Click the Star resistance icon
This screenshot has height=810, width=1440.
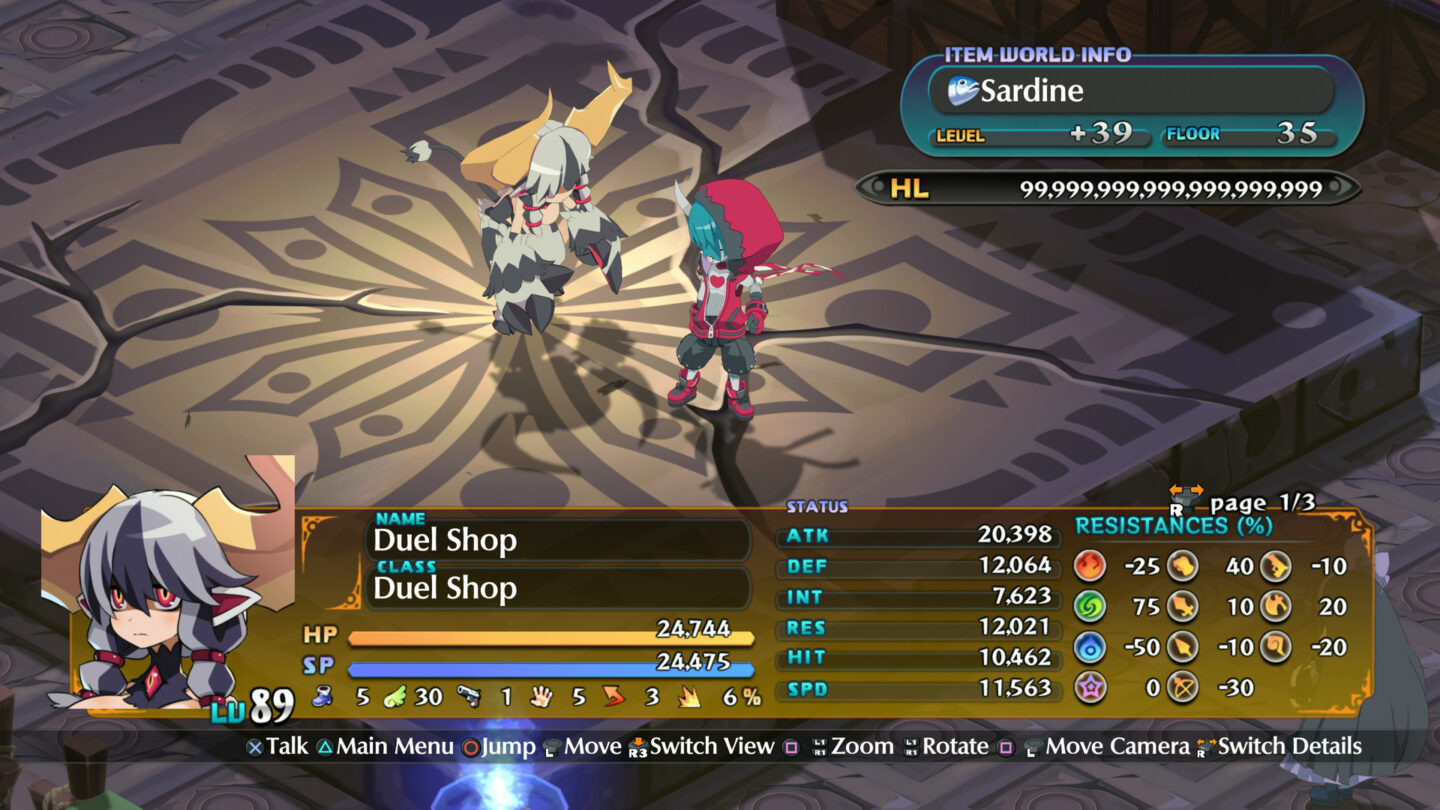point(1091,686)
